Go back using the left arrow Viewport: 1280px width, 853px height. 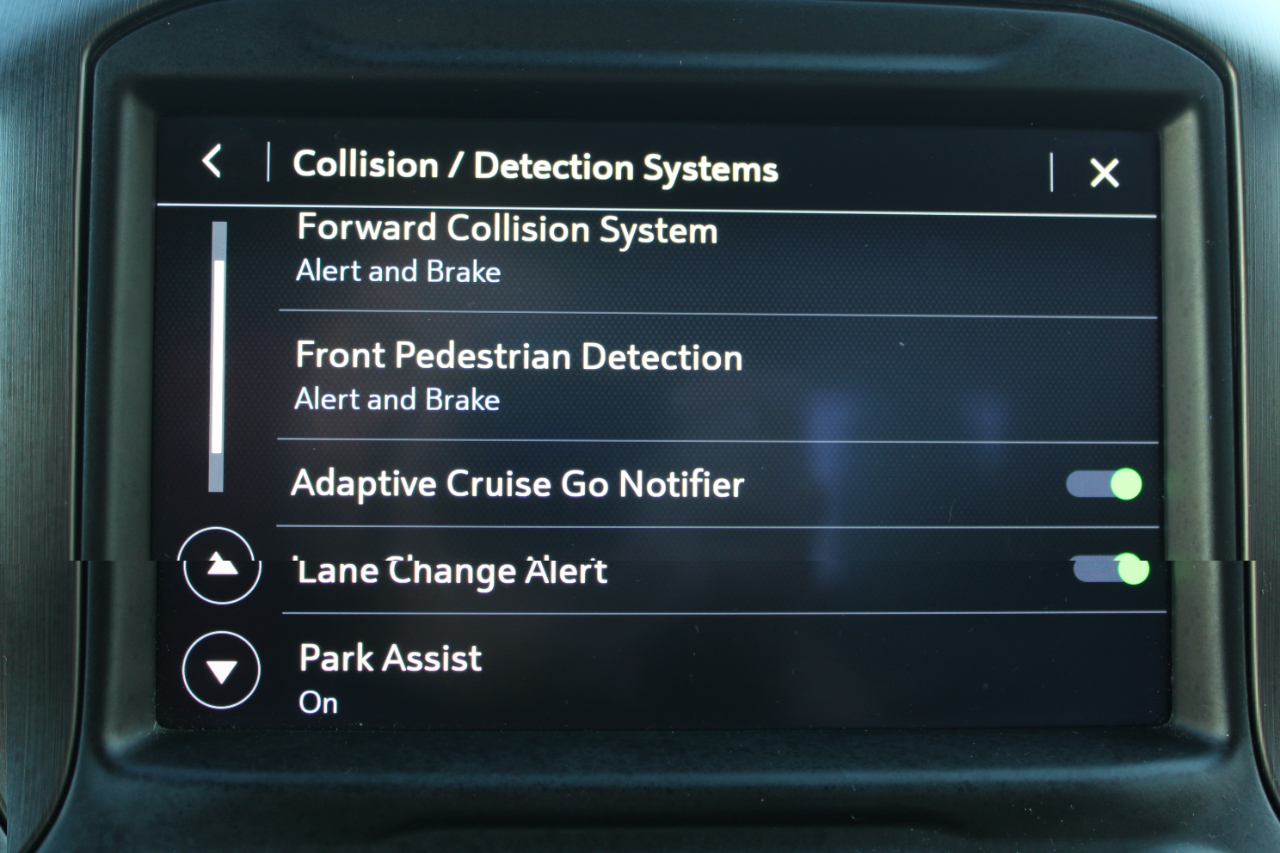[x=212, y=162]
